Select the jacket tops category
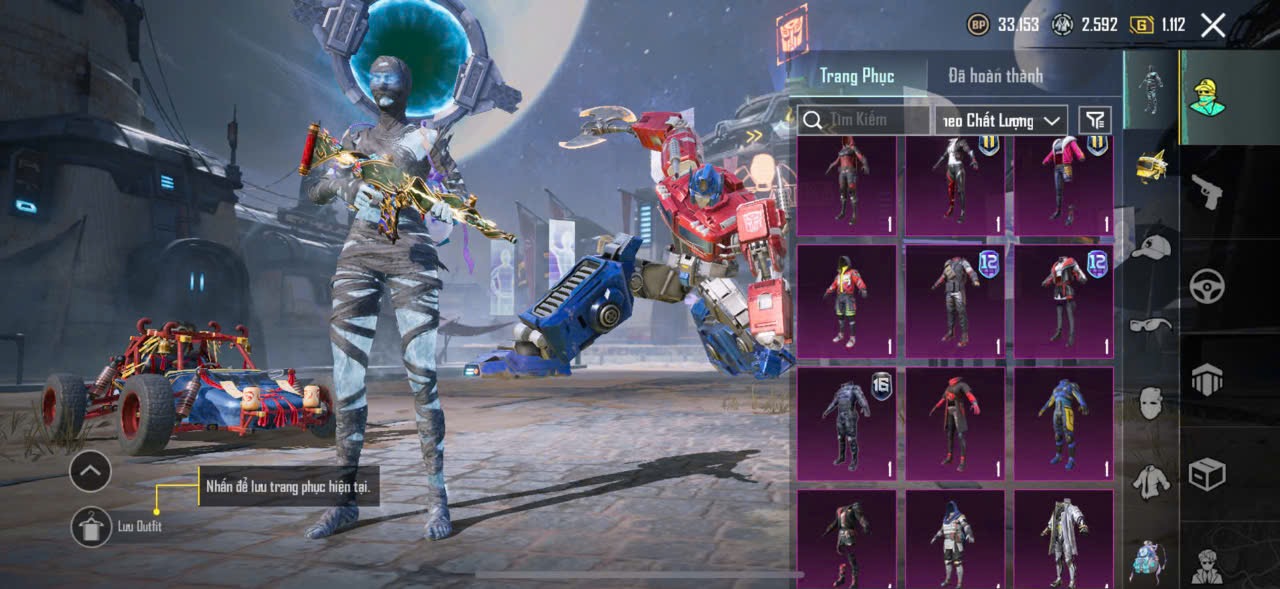This screenshot has width=1280, height=589. point(1152,481)
